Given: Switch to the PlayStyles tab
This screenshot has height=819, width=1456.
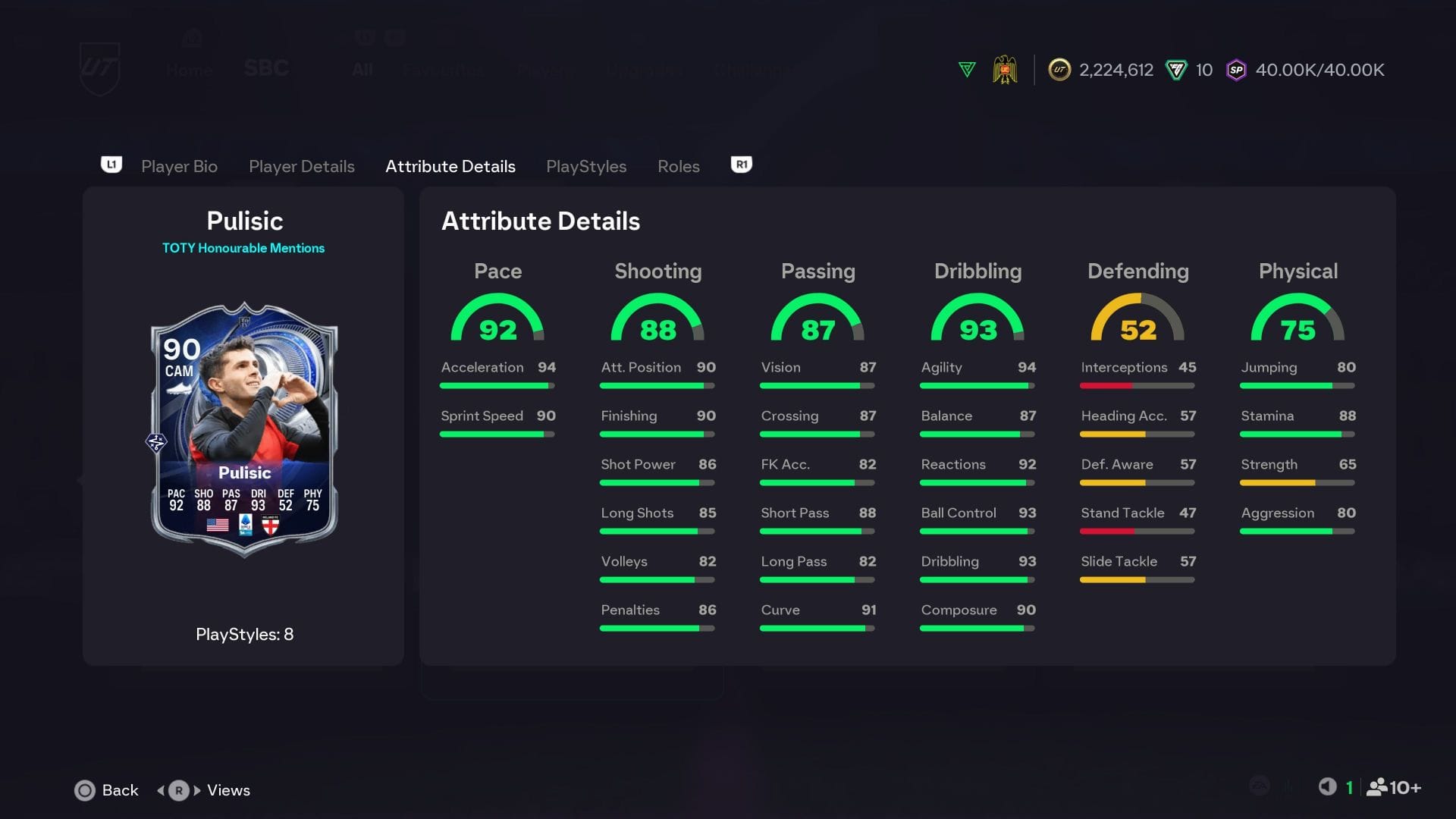Looking at the screenshot, I should click(x=586, y=166).
